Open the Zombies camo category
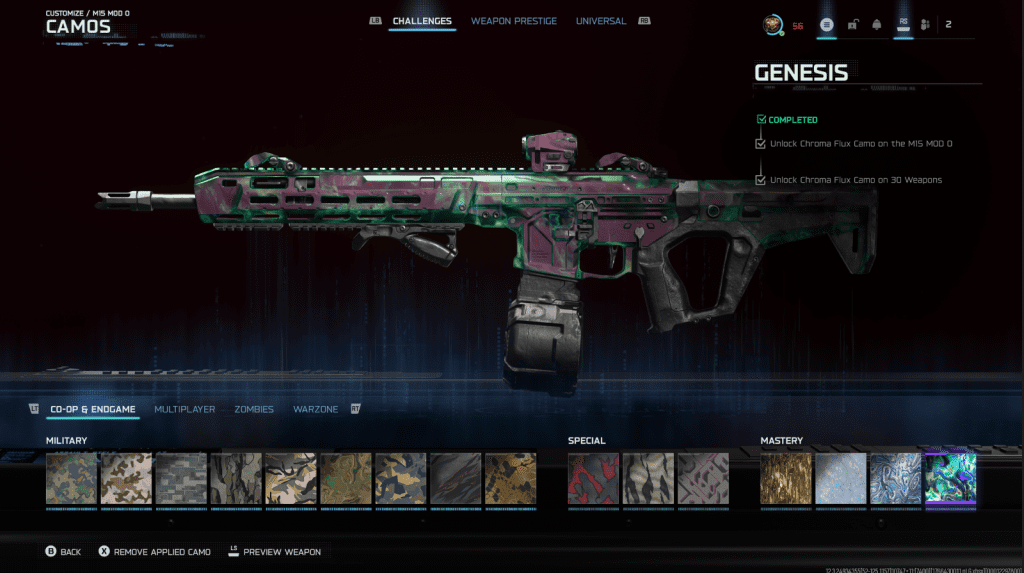The image size is (1024, 573). click(254, 409)
